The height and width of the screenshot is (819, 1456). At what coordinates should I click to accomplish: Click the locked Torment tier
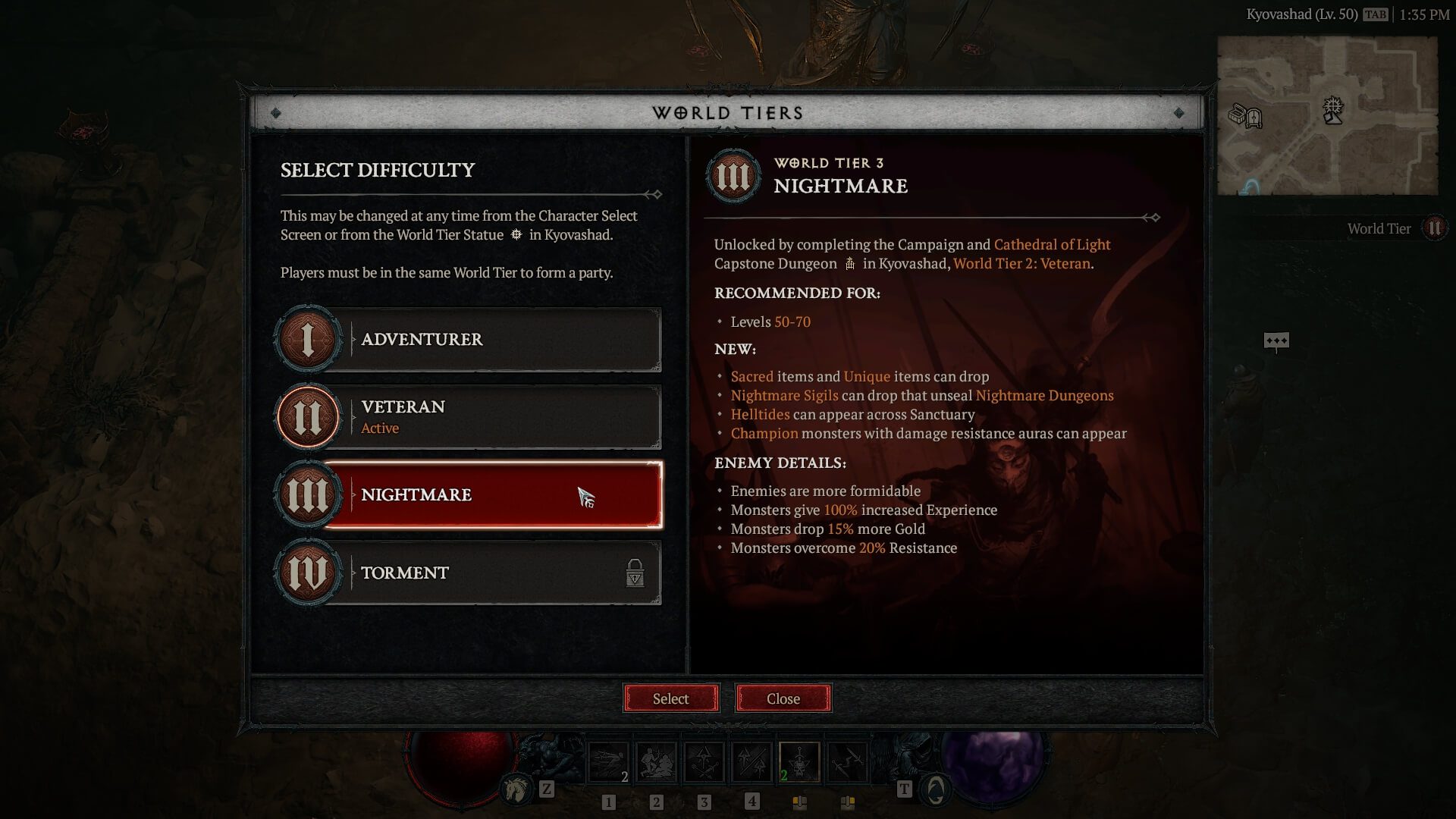coord(493,573)
